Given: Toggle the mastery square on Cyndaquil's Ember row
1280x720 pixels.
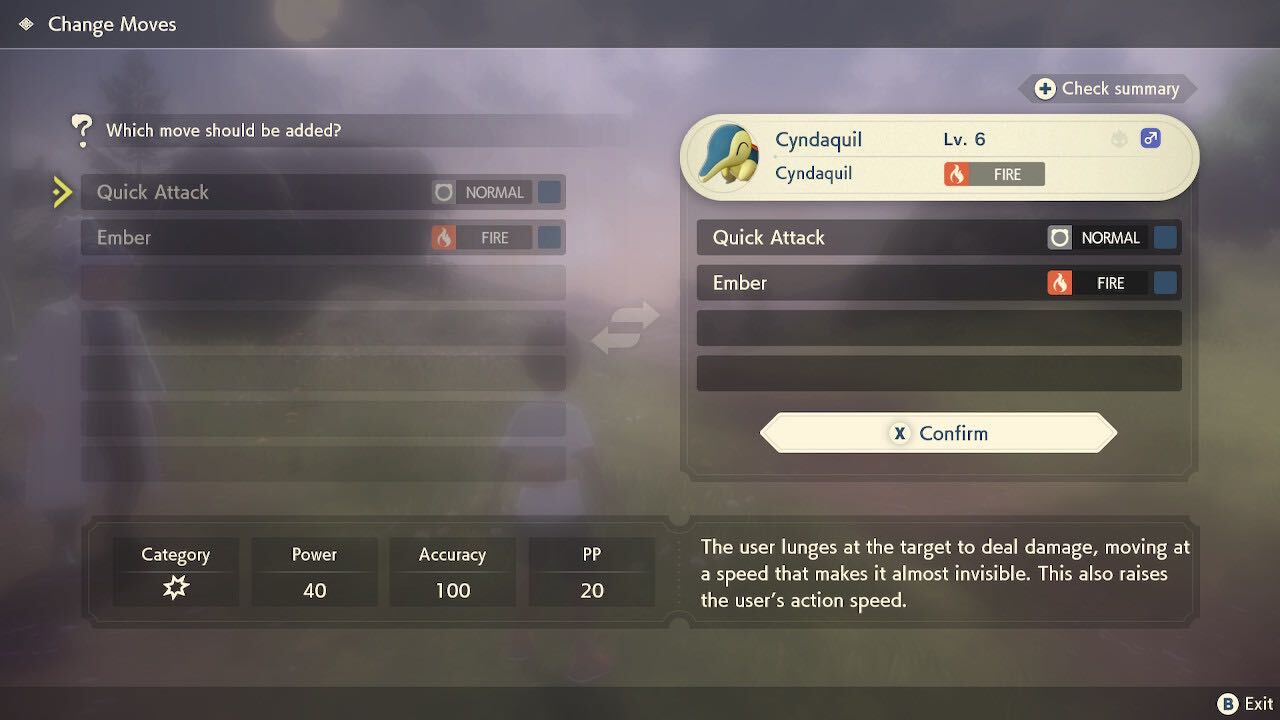Looking at the screenshot, I should (x=1165, y=283).
